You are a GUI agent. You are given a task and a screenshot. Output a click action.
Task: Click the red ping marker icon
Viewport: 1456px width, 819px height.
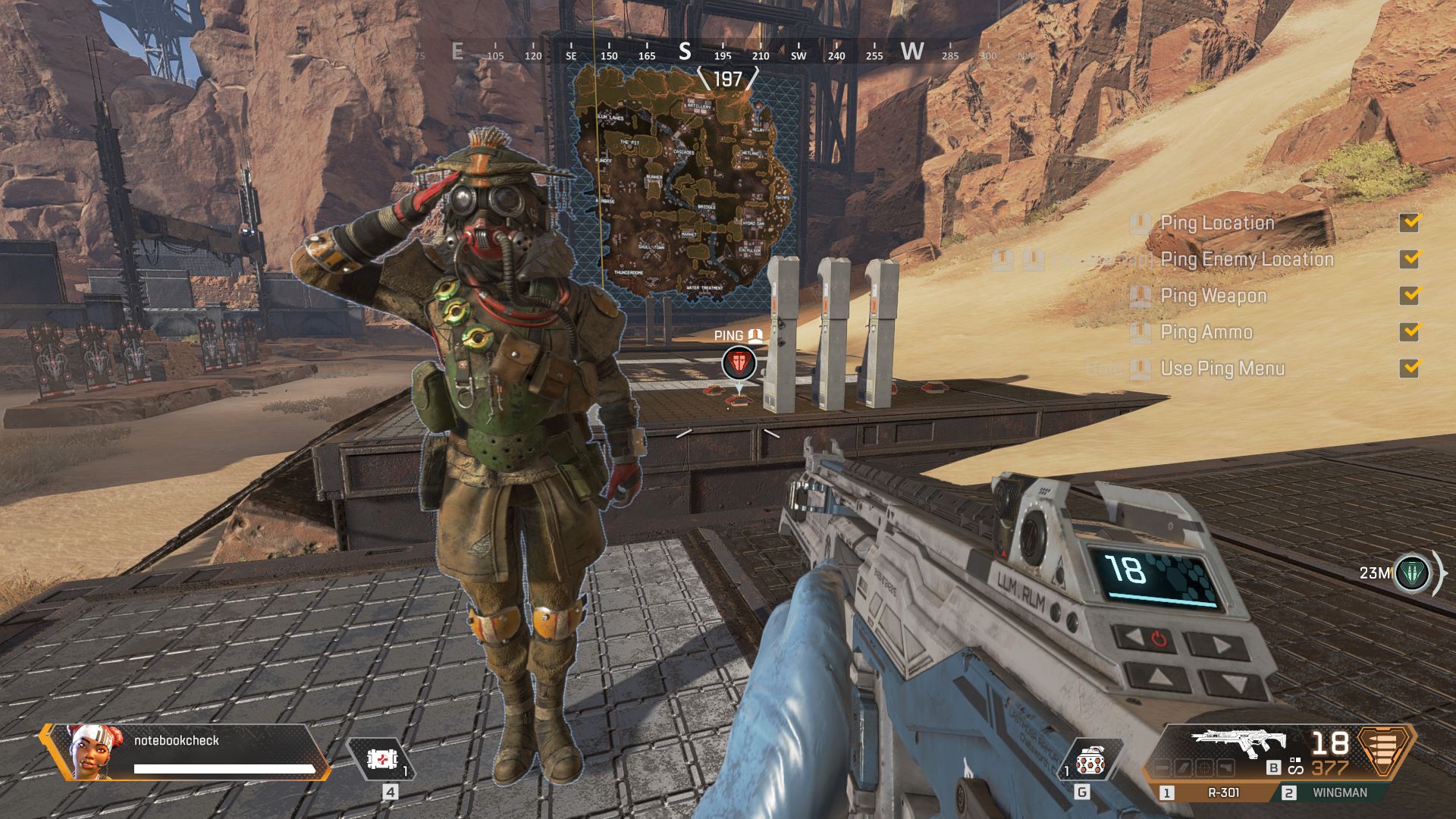coord(739,363)
